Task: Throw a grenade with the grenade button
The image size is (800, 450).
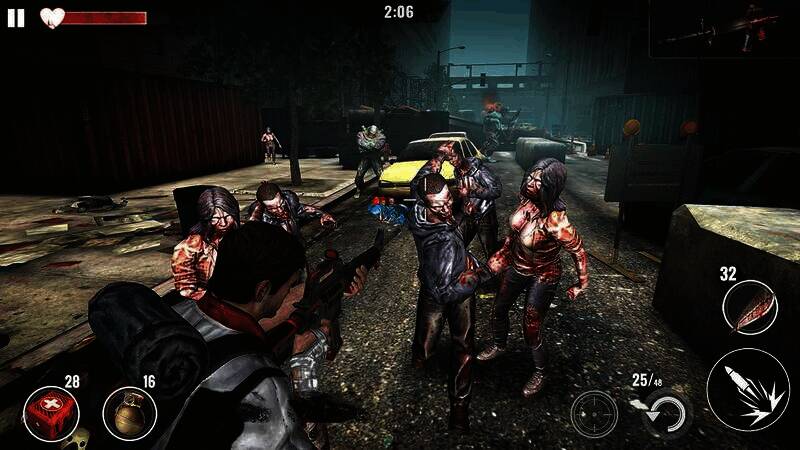Action: (129, 414)
